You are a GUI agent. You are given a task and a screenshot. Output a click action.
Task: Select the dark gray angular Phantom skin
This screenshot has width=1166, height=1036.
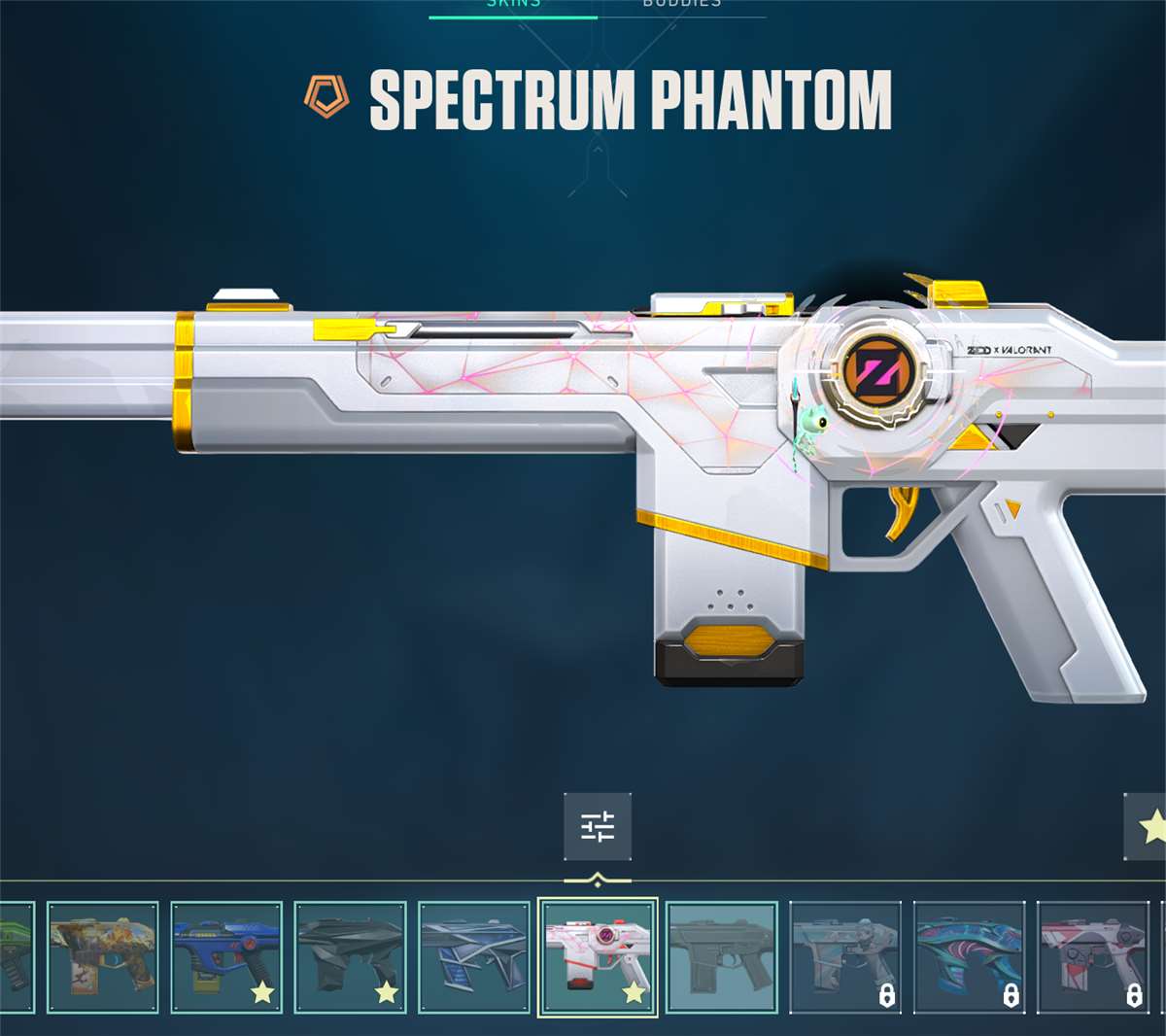tap(350, 956)
